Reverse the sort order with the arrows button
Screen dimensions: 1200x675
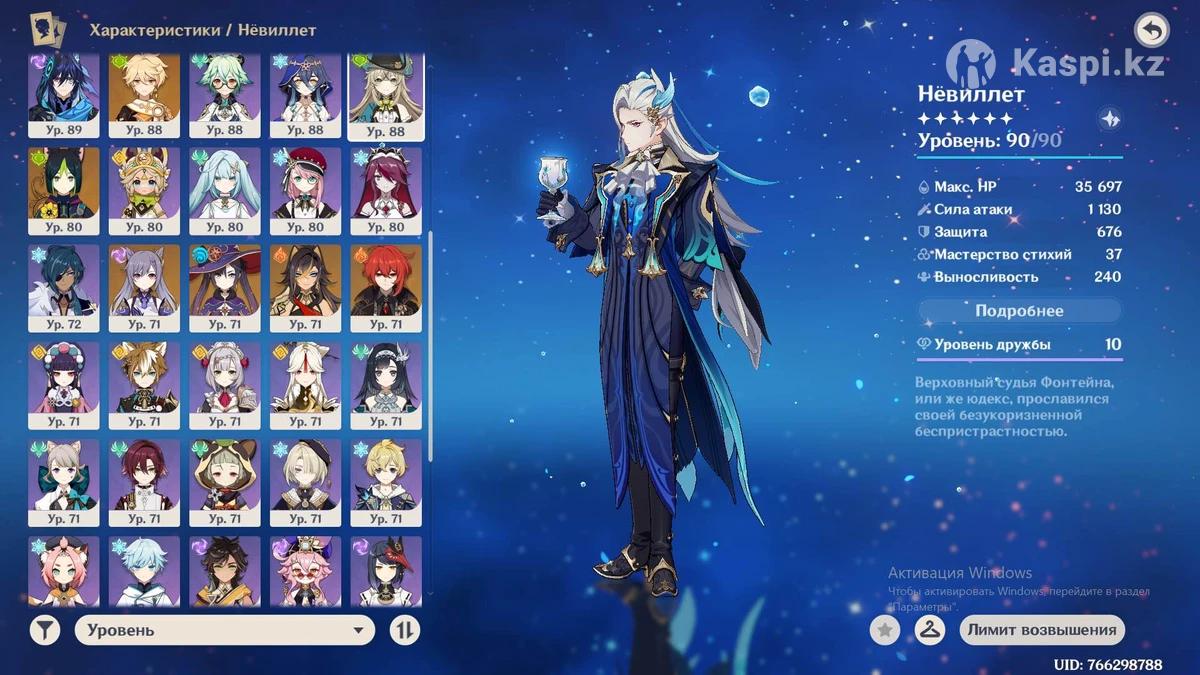click(x=405, y=630)
